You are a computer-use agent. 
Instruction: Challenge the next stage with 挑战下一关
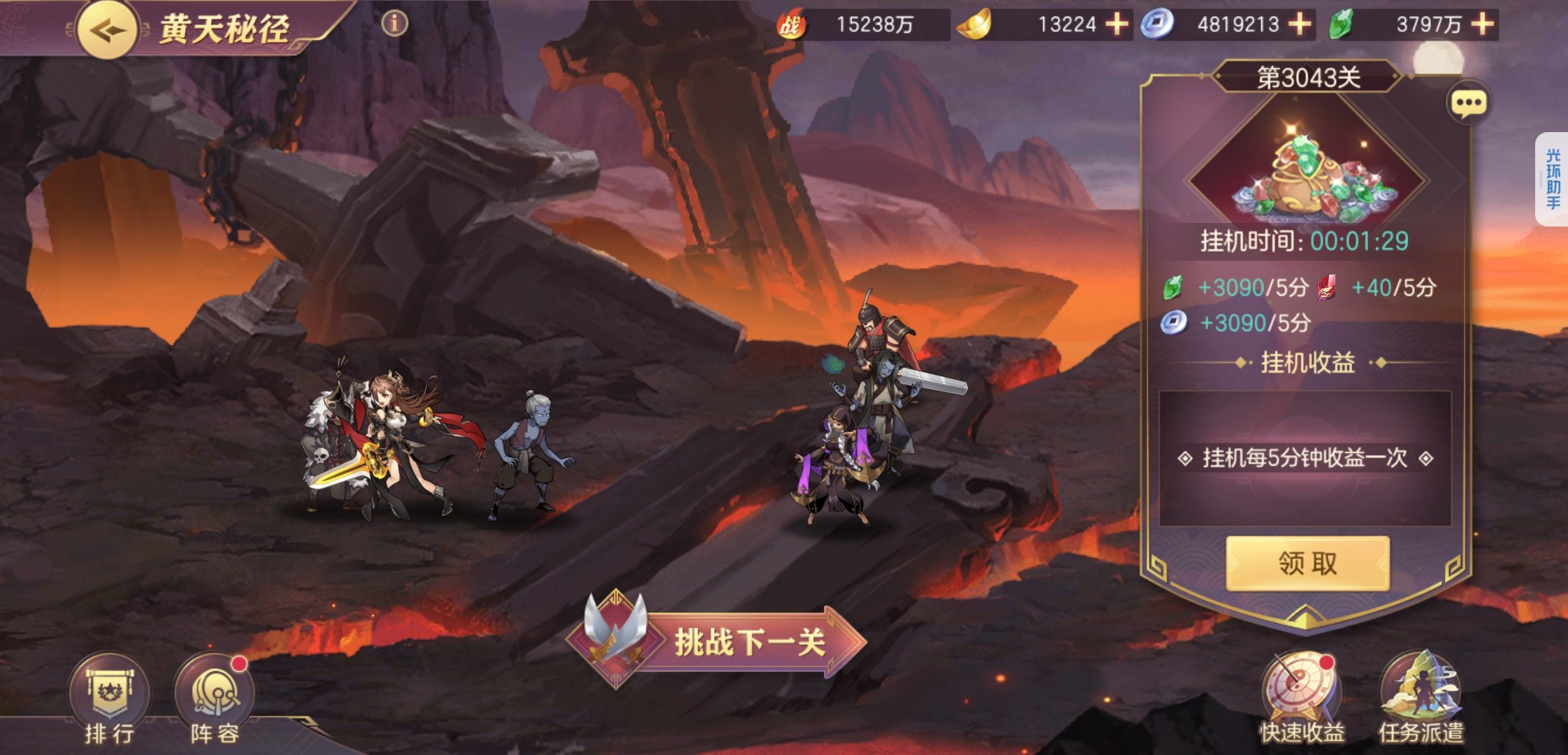tap(720, 641)
